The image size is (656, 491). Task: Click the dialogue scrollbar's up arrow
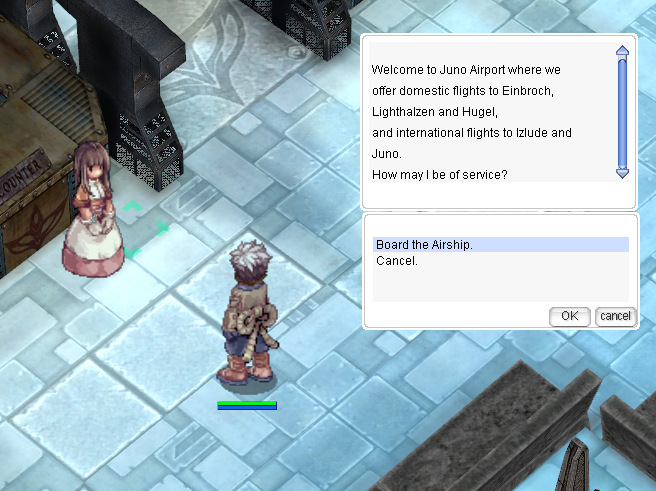(622, 51)
